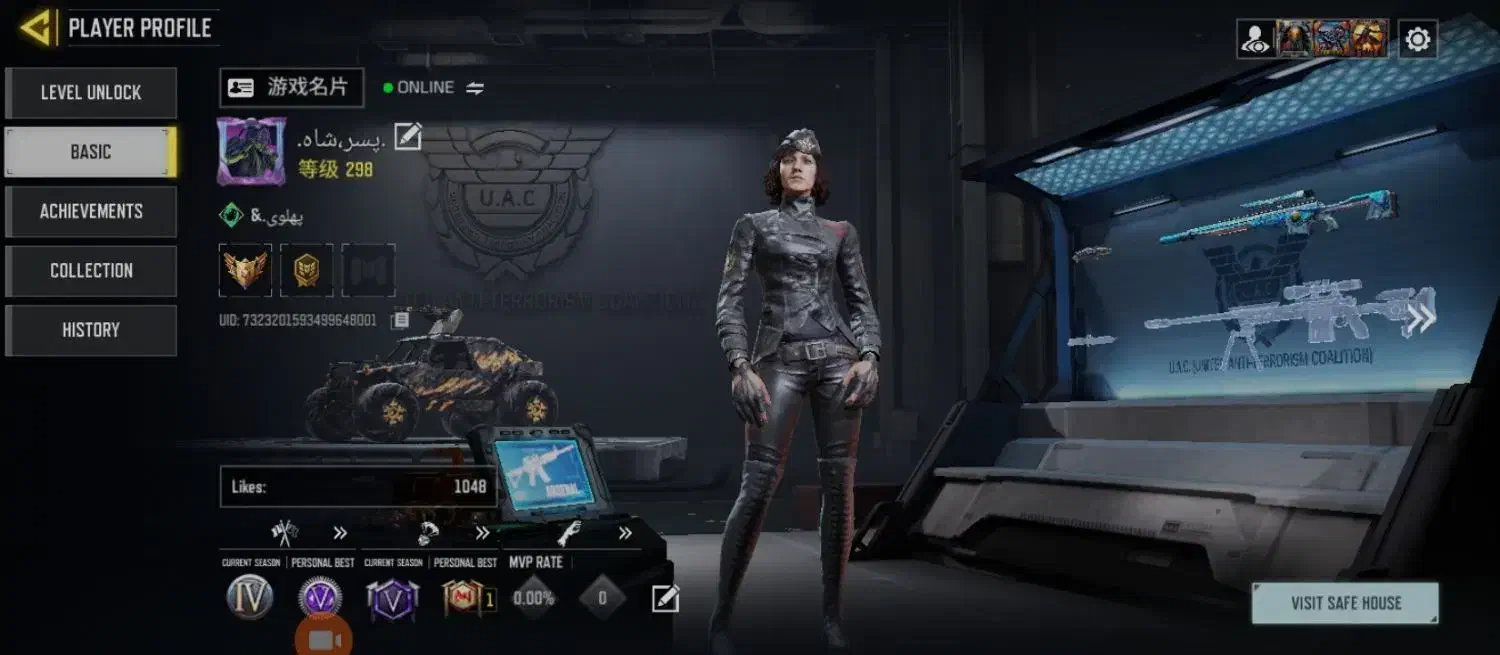This screenshot has width=1500, height=655.
Task: Open the 游戏名片 game card button
Action: click(x=291, y=87)
